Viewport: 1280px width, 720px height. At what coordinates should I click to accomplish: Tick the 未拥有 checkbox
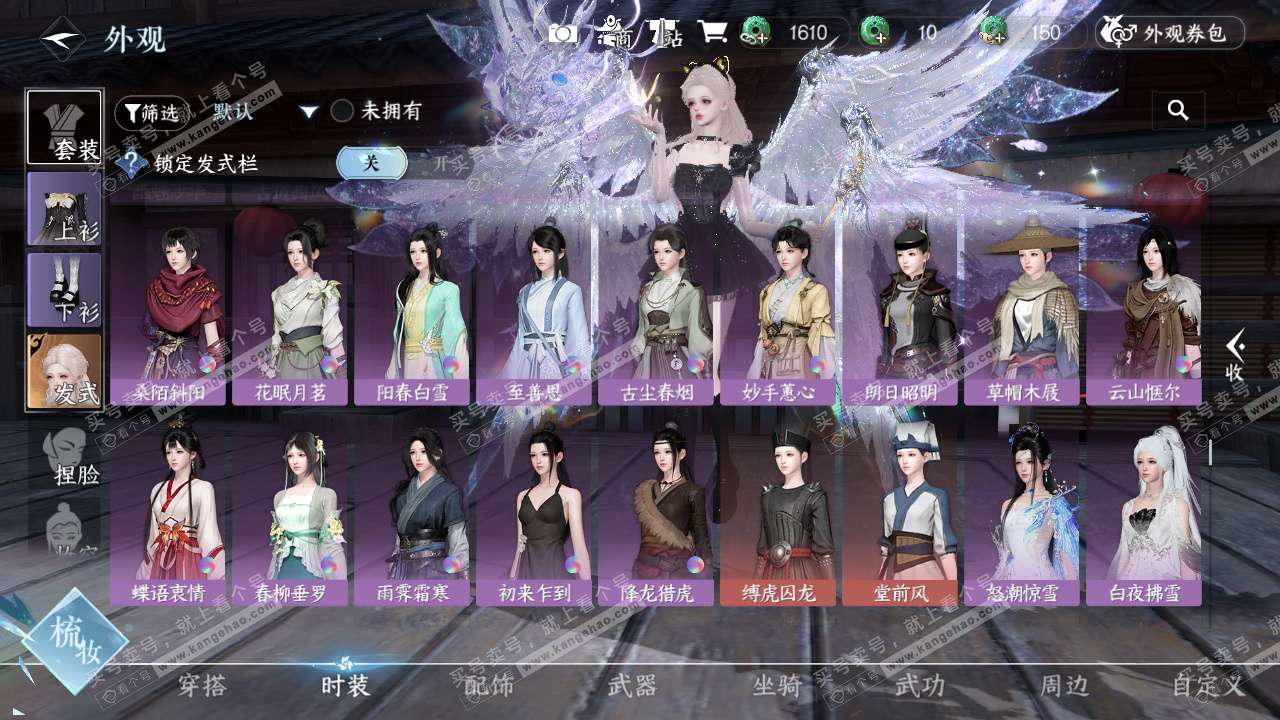[x=343, y=111]
